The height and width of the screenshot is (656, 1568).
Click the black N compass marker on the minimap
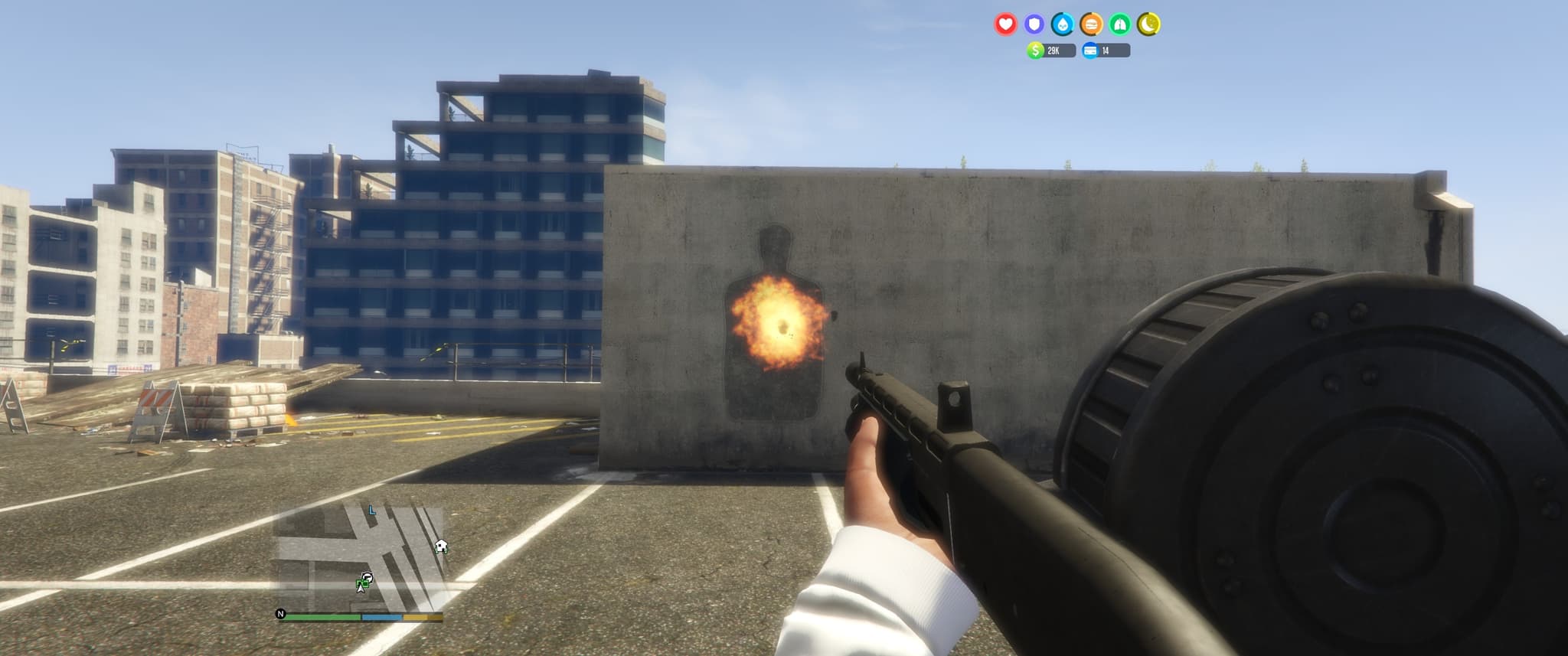click(x=281, y=614)
